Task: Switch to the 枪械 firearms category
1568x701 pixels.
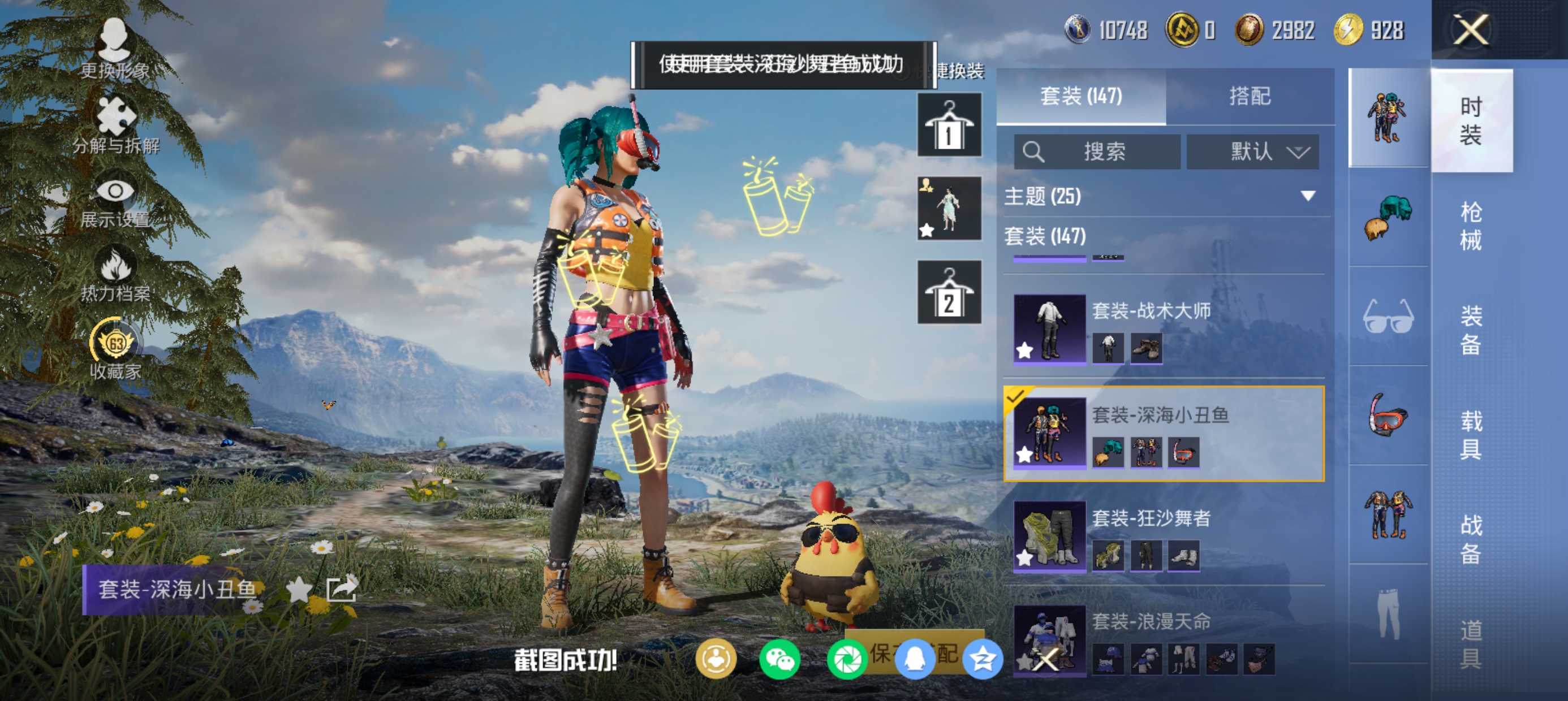Action: click(1470, 226)
